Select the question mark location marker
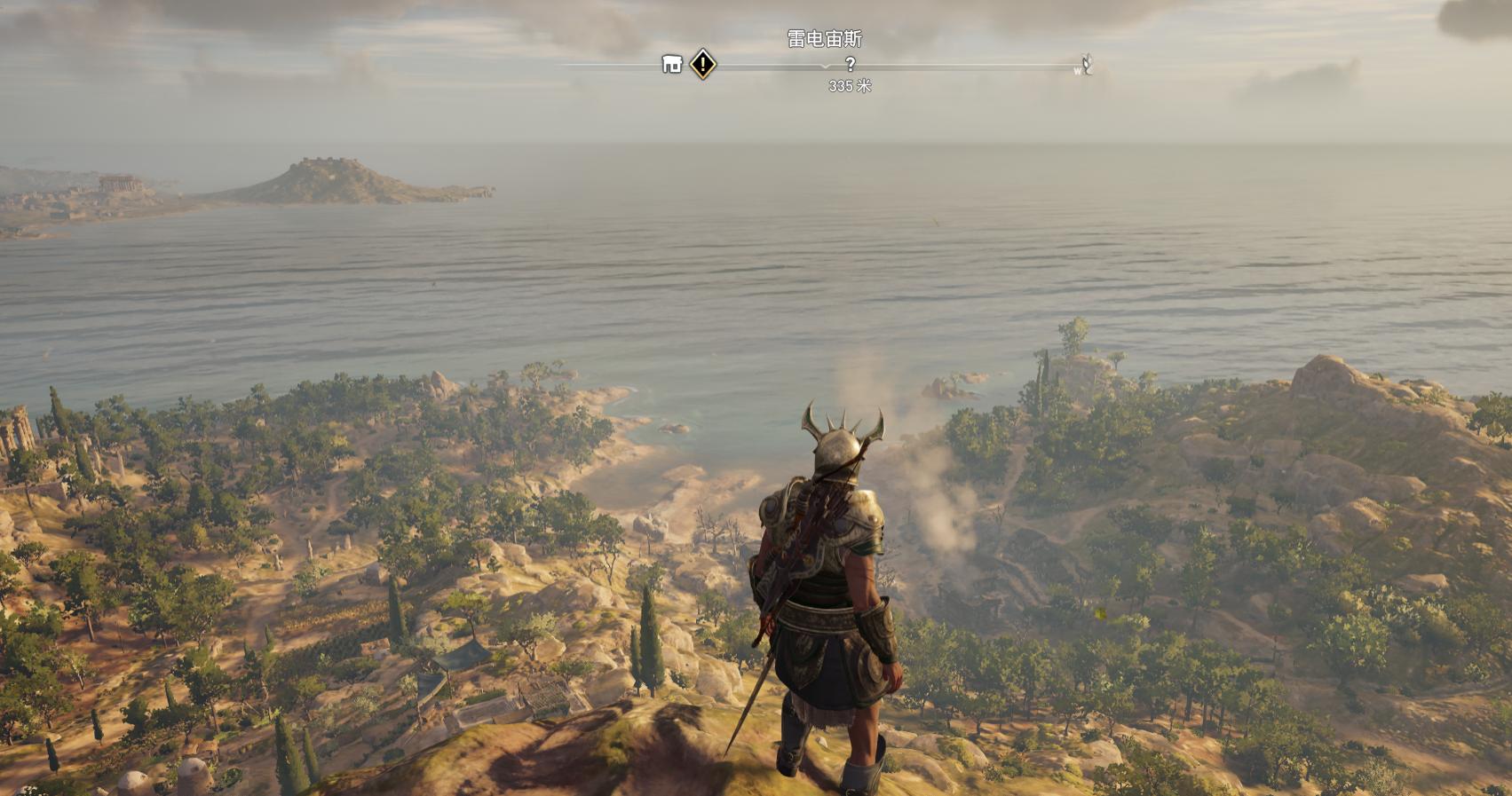Screen dimensions: 1512x796 point(850,64)
